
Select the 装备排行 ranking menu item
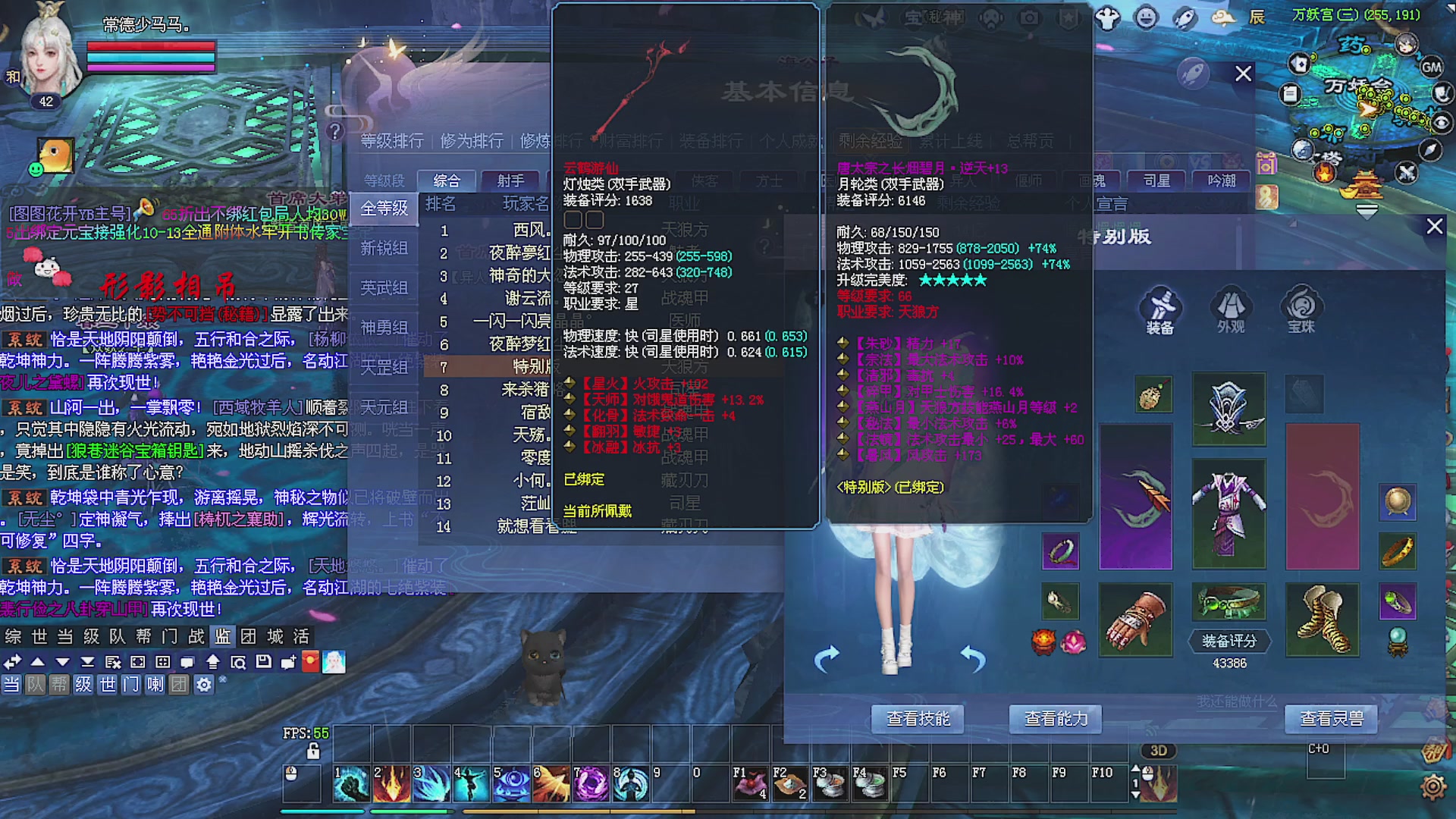click(711, 141)
